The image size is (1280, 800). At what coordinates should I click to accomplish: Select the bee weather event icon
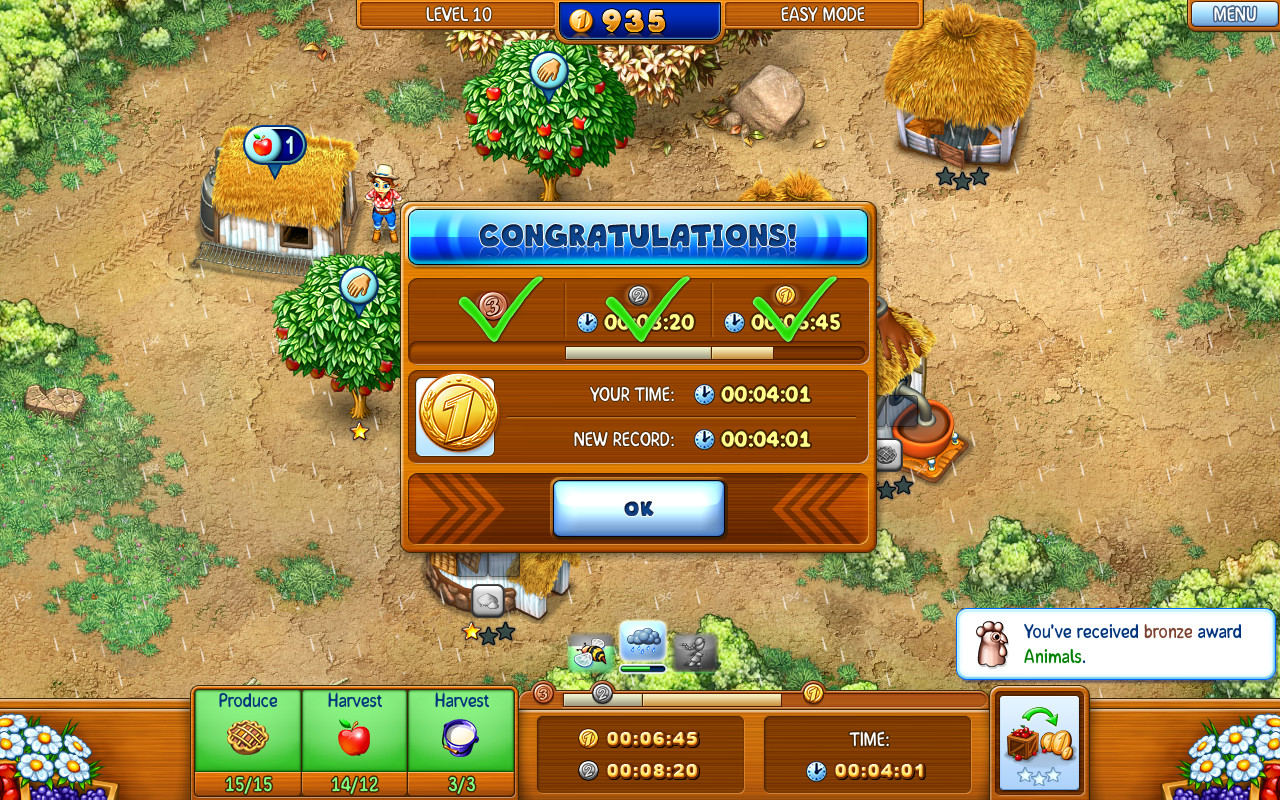coord(586,650)
